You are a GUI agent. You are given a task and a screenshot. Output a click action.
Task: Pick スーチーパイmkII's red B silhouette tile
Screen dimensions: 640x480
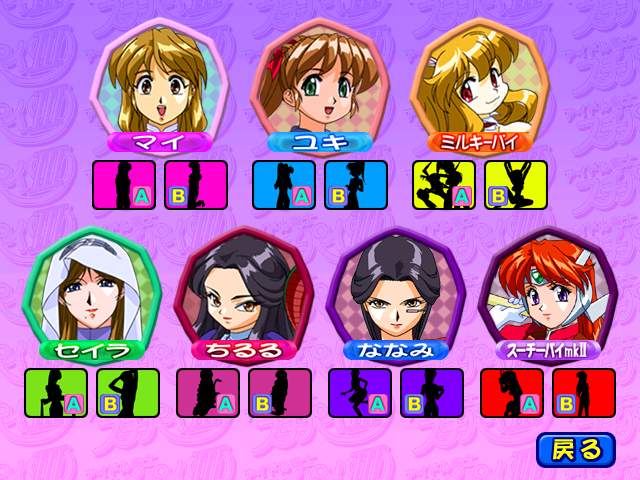(584, 393)
